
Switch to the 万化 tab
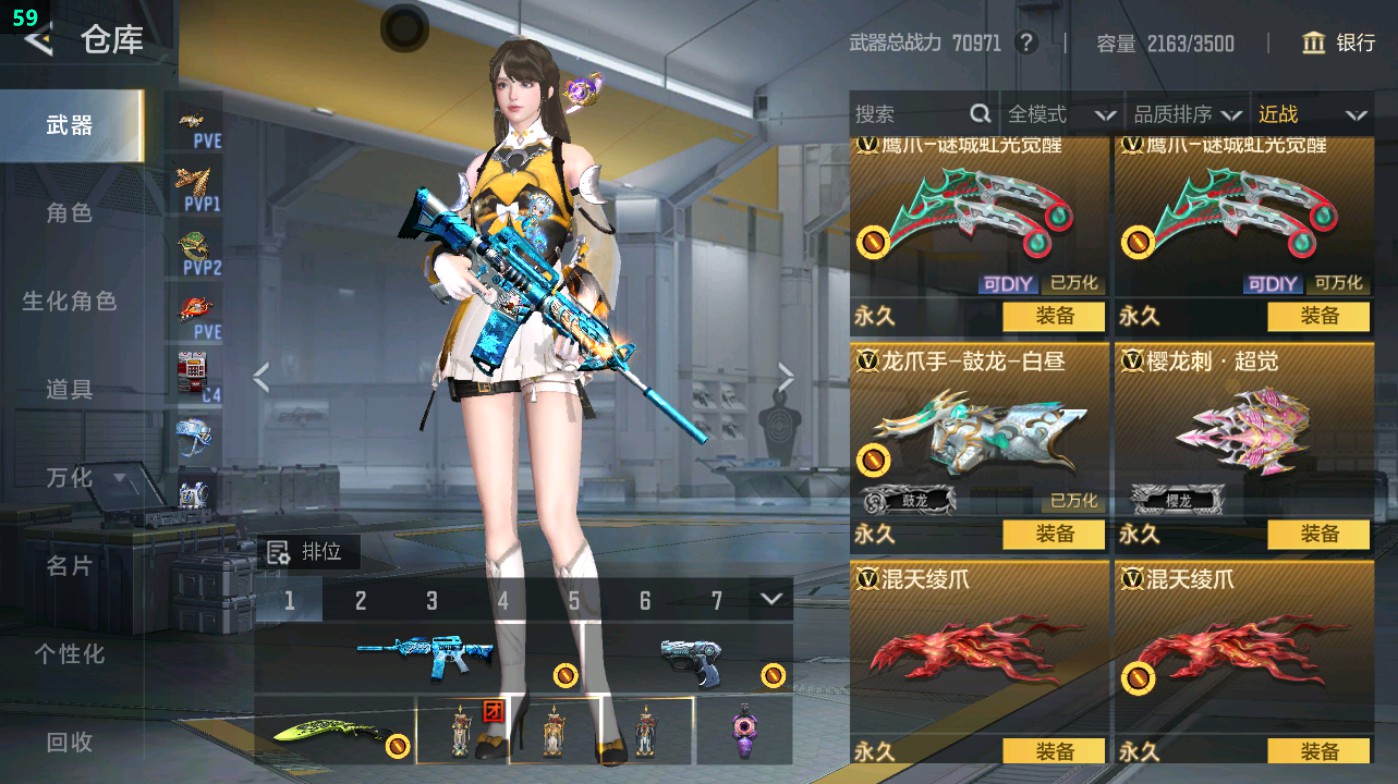point(72,479)
